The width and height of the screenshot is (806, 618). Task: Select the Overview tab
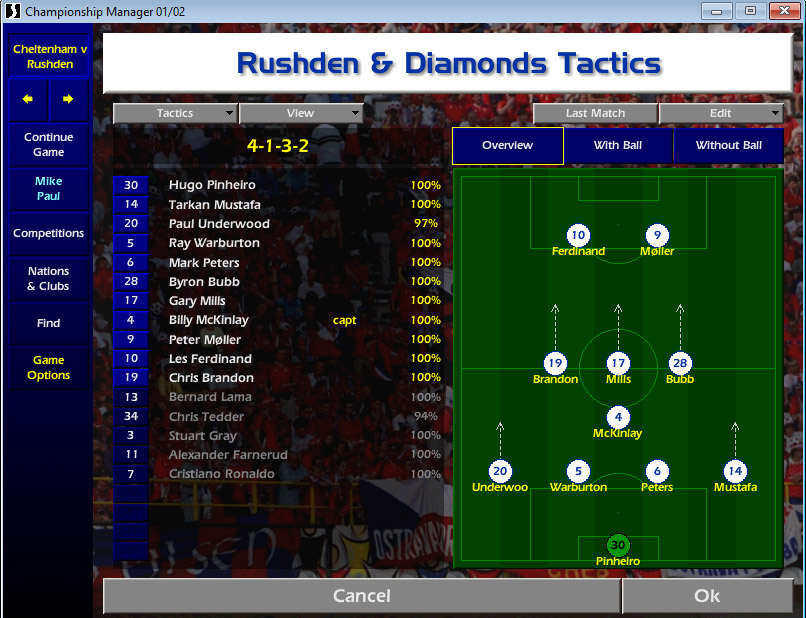pos(507,145)
